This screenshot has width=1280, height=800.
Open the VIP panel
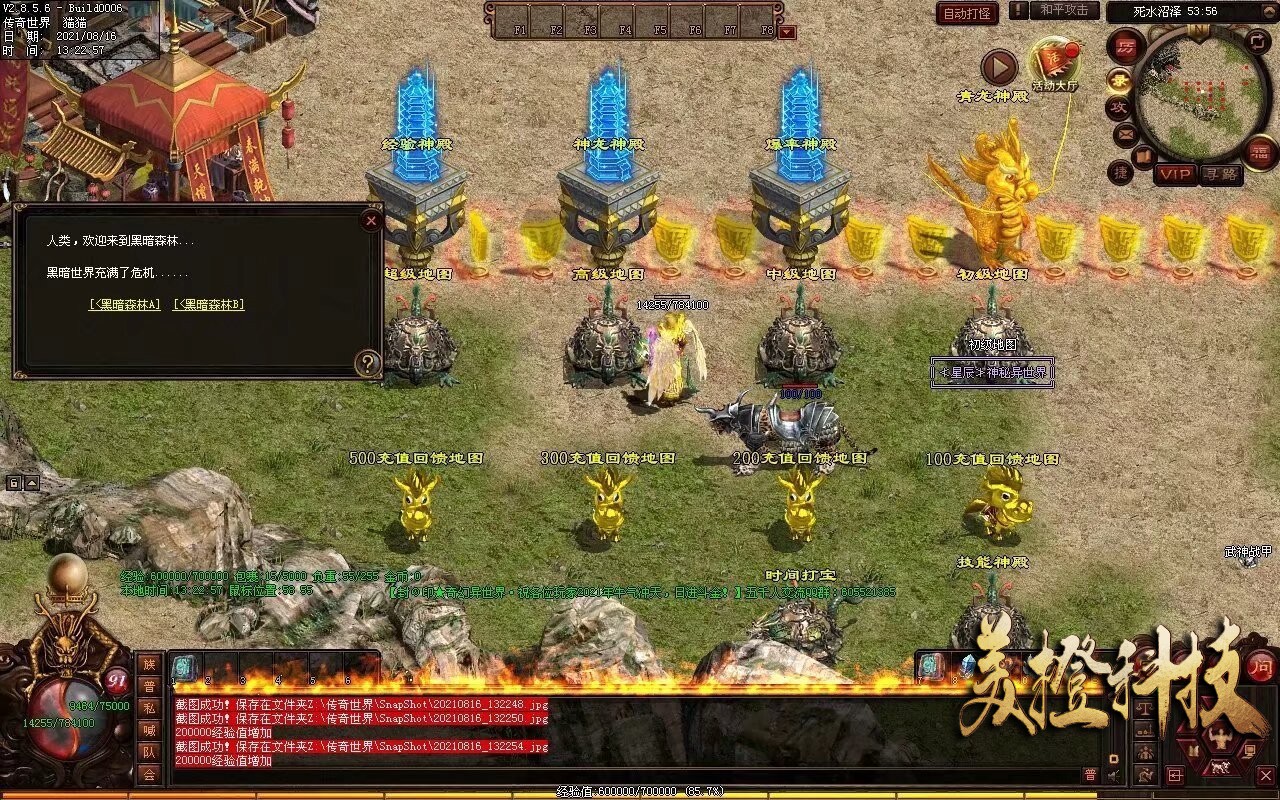[1175, 173]
